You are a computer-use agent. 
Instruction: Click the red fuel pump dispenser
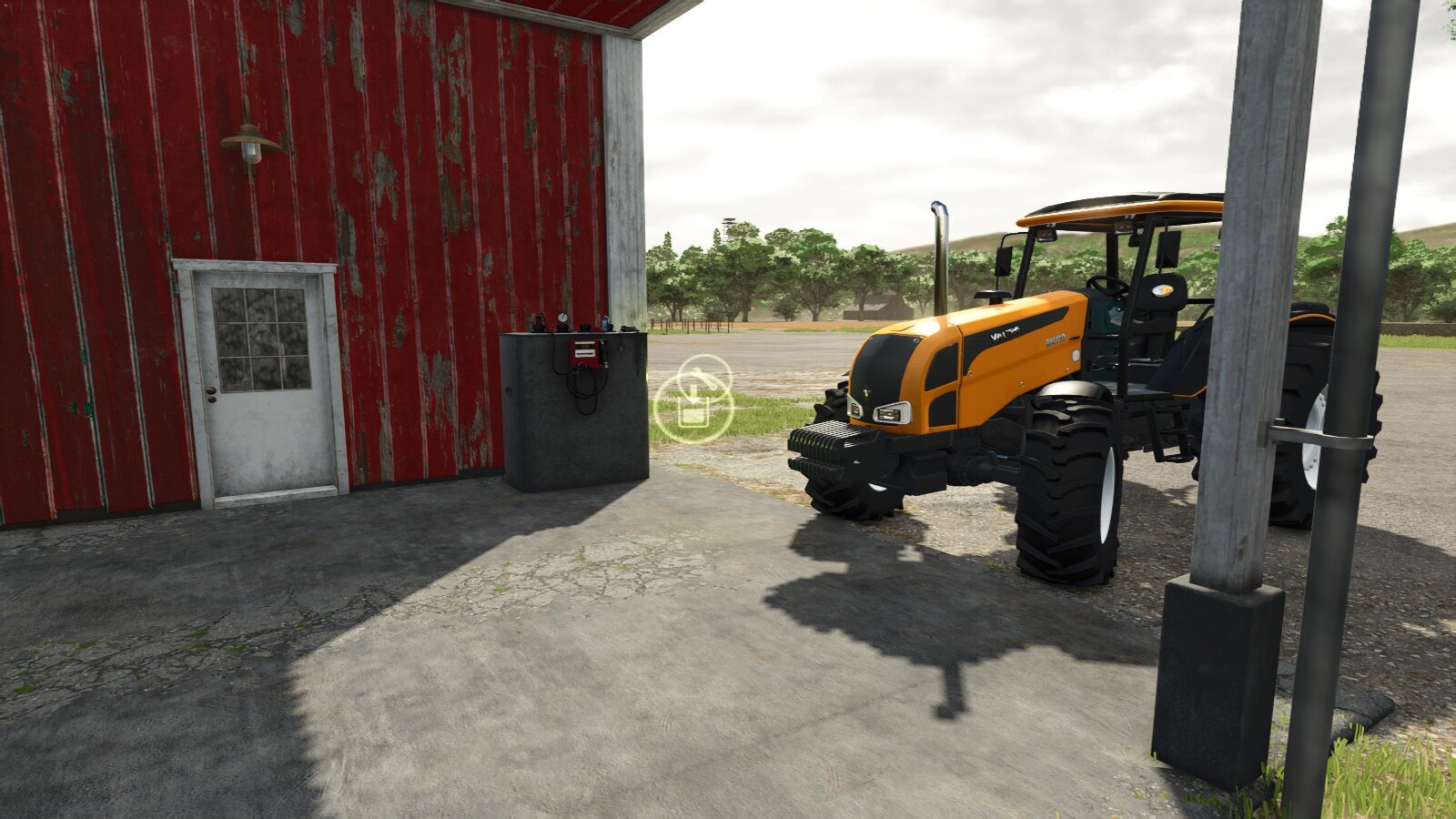tap(585, 351)
